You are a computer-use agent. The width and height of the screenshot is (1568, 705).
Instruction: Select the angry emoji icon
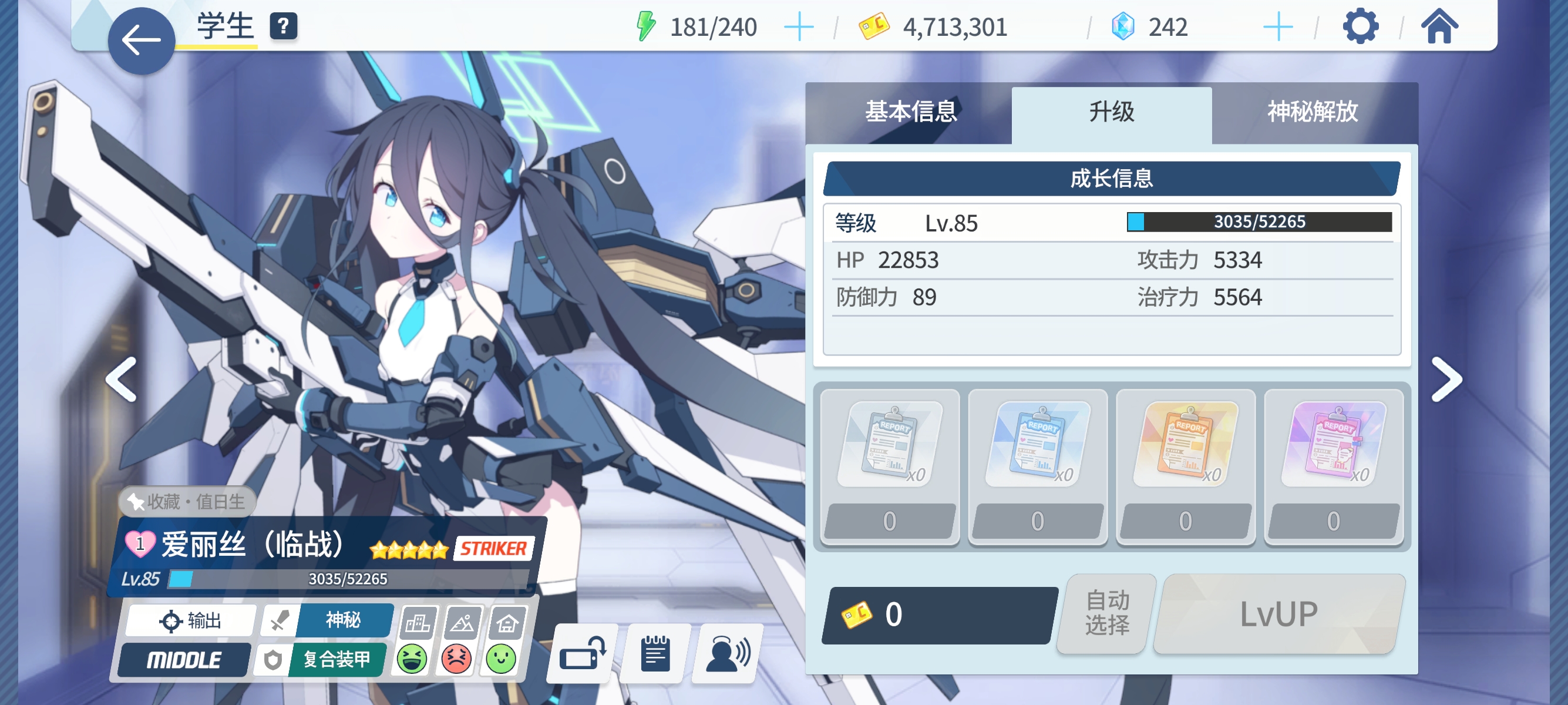tap(456, 659)
